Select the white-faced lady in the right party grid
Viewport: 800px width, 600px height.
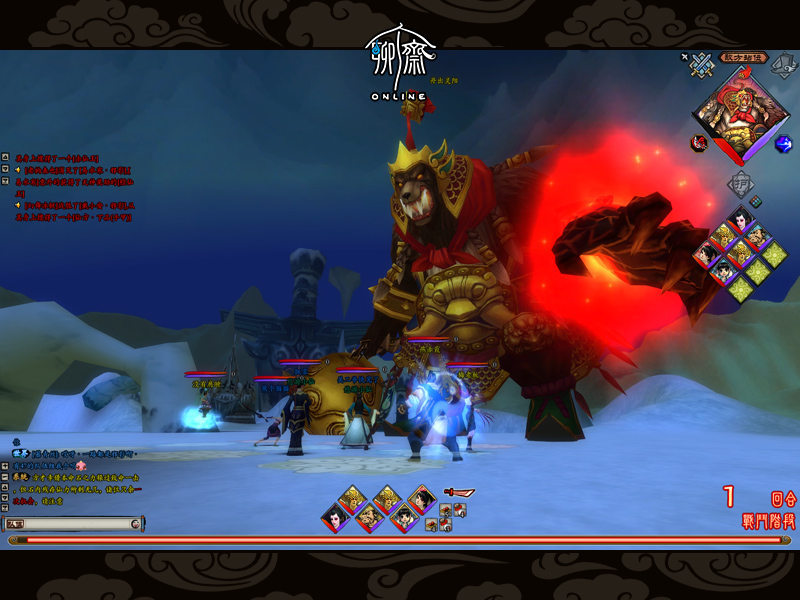740,217
